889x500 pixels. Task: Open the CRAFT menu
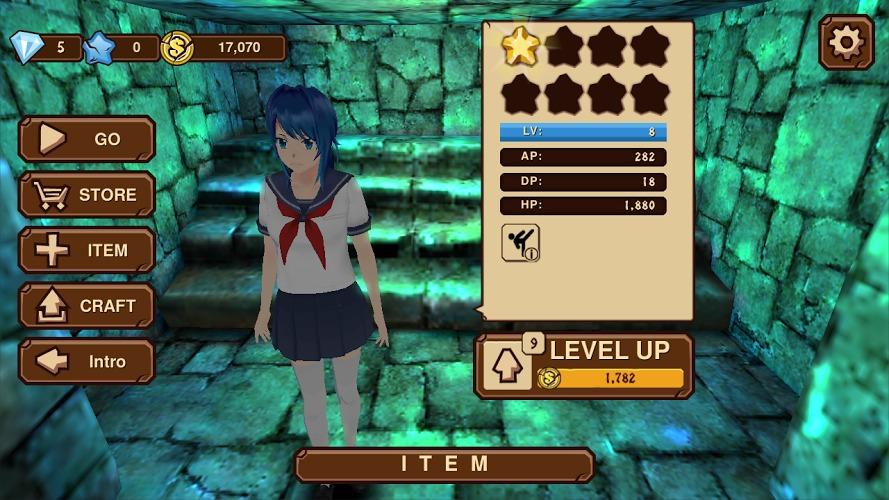click(87, 306)
